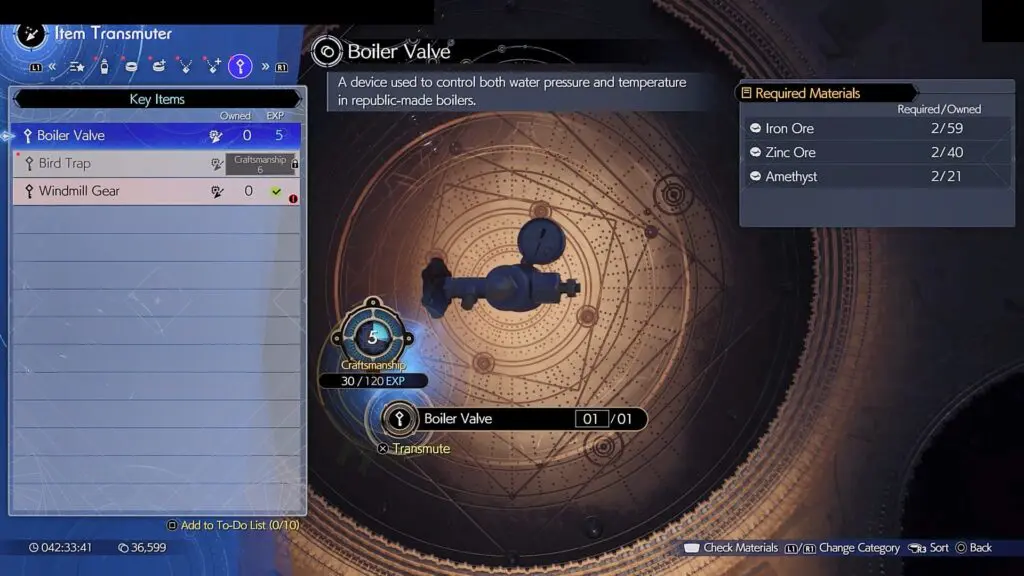This screenshot has height=576, width=1024.
Task: Open the potion bottle category tab
Action: point(104,67)
